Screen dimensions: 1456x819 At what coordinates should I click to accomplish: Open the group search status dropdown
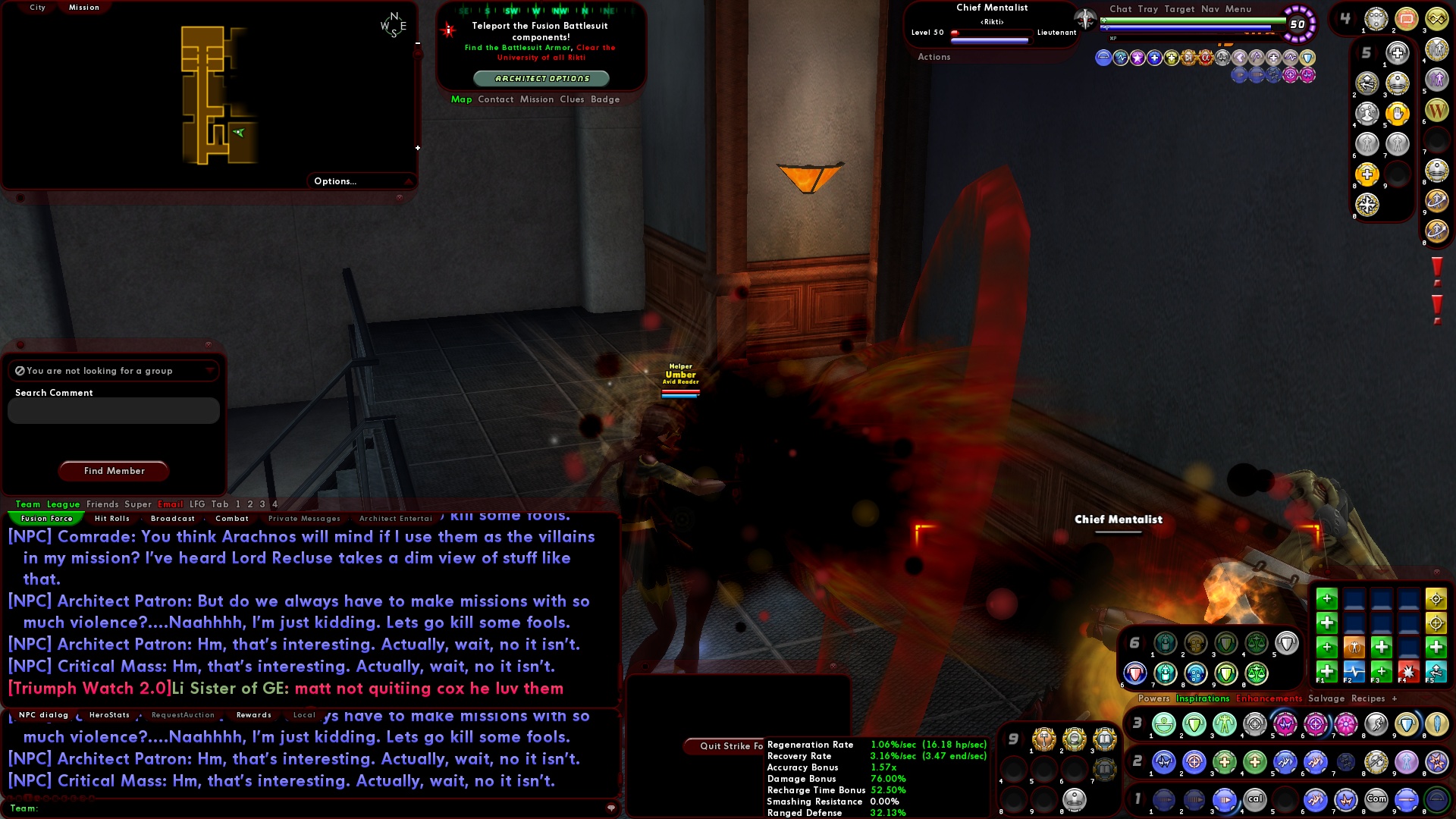[x=210, y=371]
